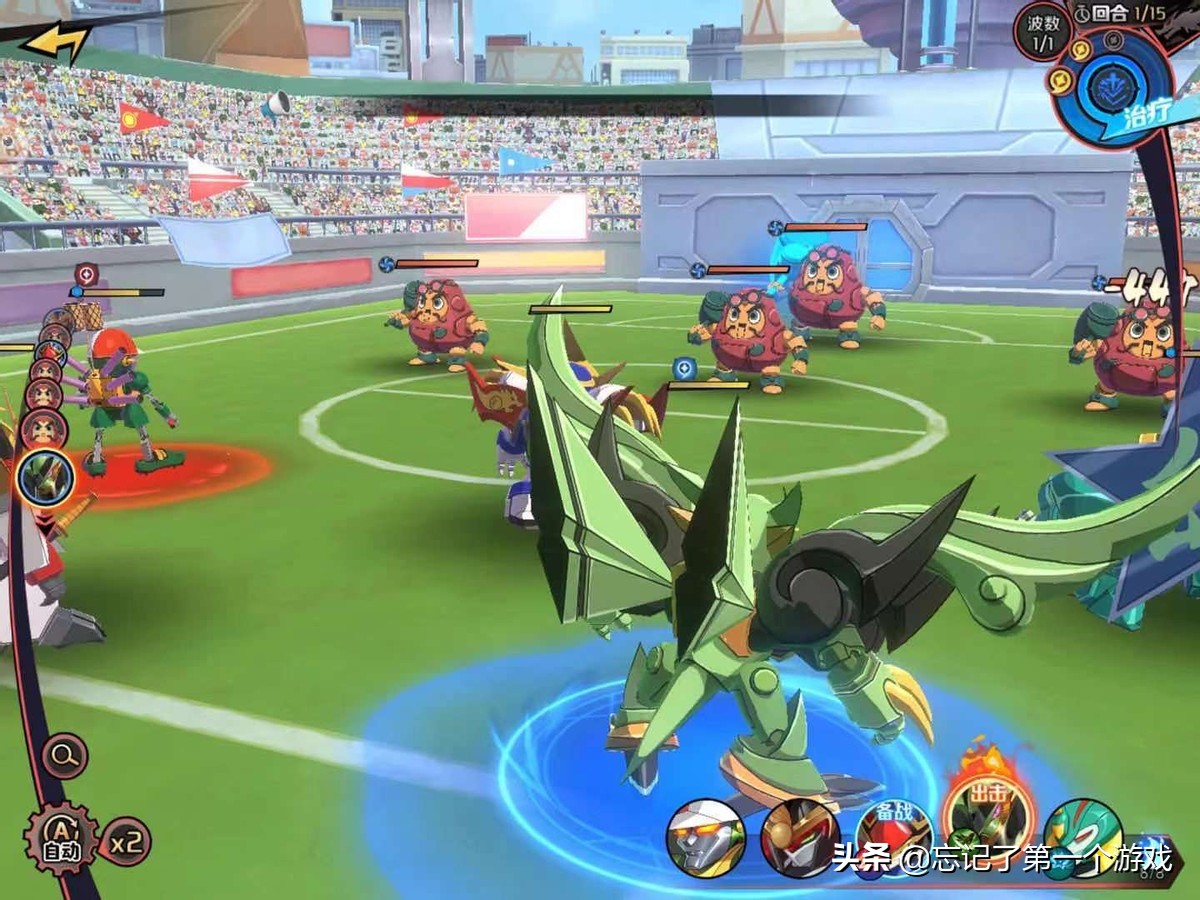Activate the flaming 出击 attack portrait
The width and height of the screenshot is (1200, 900).
pos(989,815)
